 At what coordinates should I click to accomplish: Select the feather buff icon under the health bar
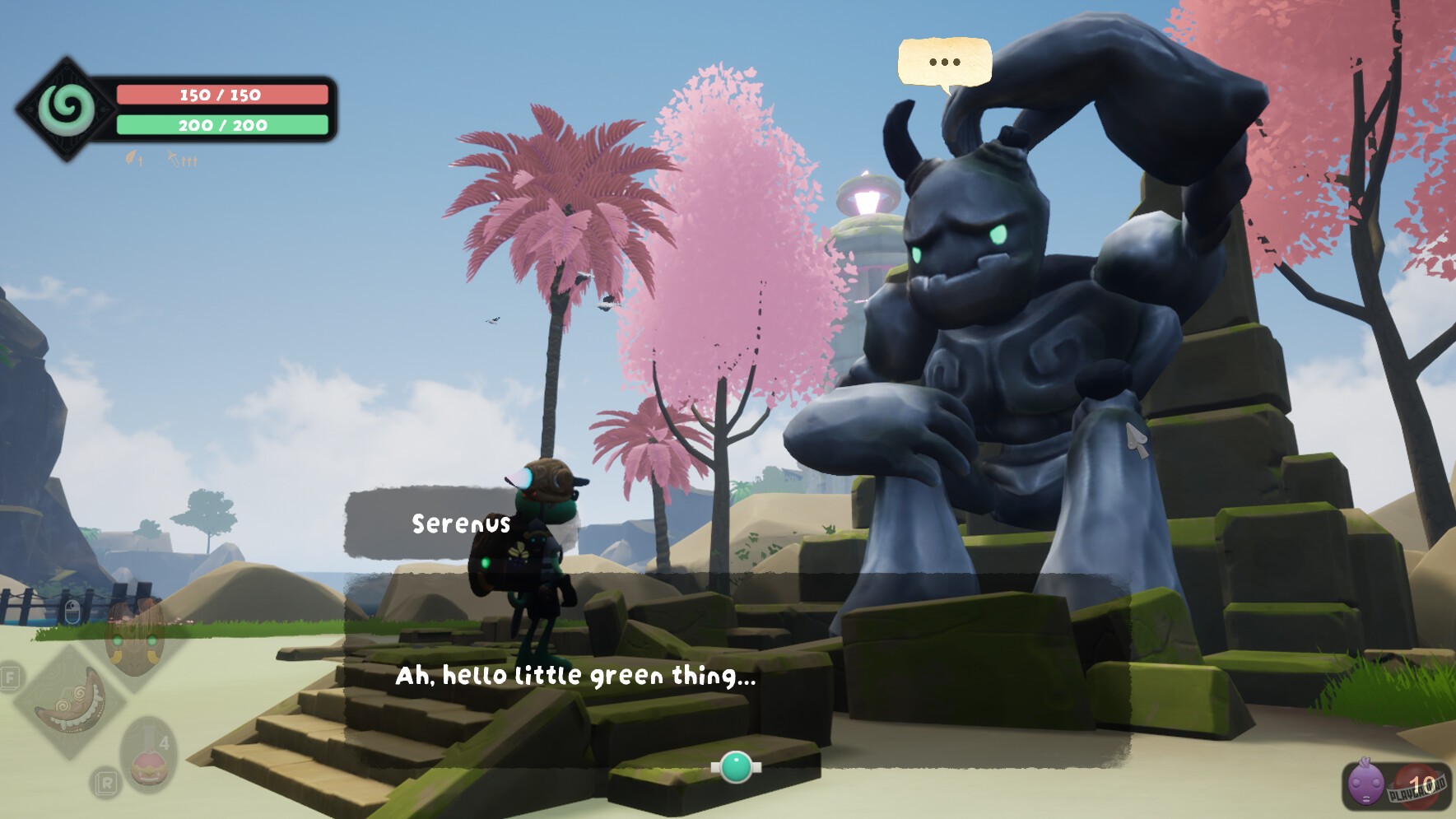click(x=129, y=158)
